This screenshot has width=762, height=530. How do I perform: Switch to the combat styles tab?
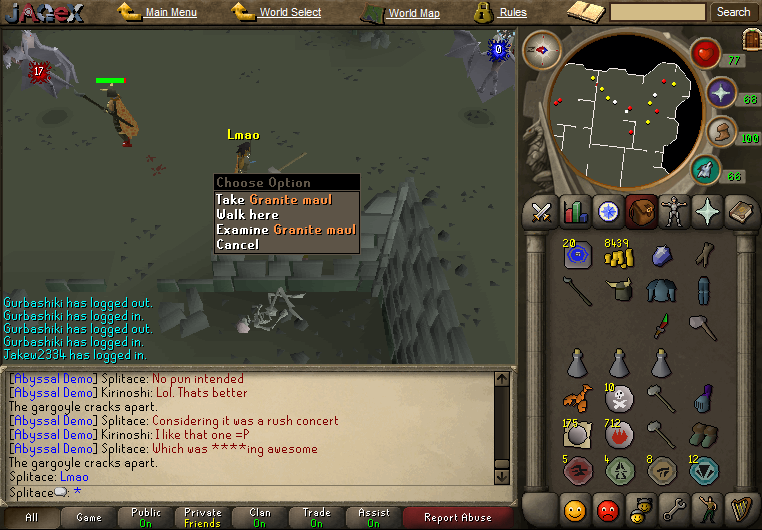pyautogui.click(x=542, y=211)
